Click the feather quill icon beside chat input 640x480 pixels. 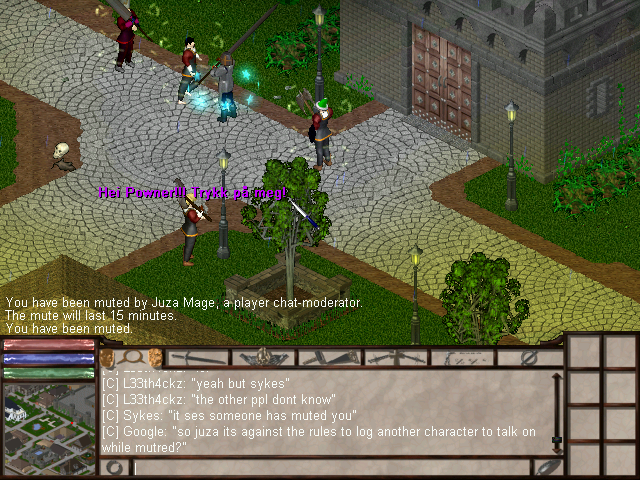[548, 467]
